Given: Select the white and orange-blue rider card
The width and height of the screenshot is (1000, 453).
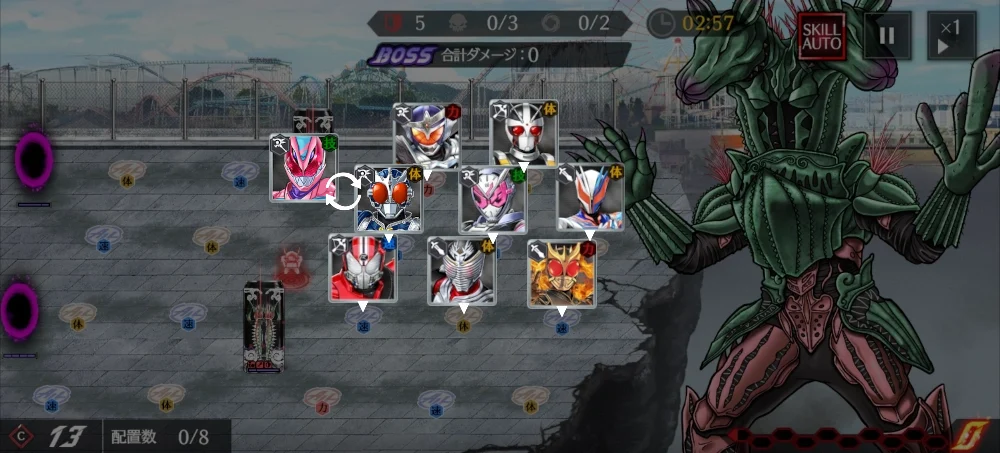Looking at the screenshot, I should 590,198.
